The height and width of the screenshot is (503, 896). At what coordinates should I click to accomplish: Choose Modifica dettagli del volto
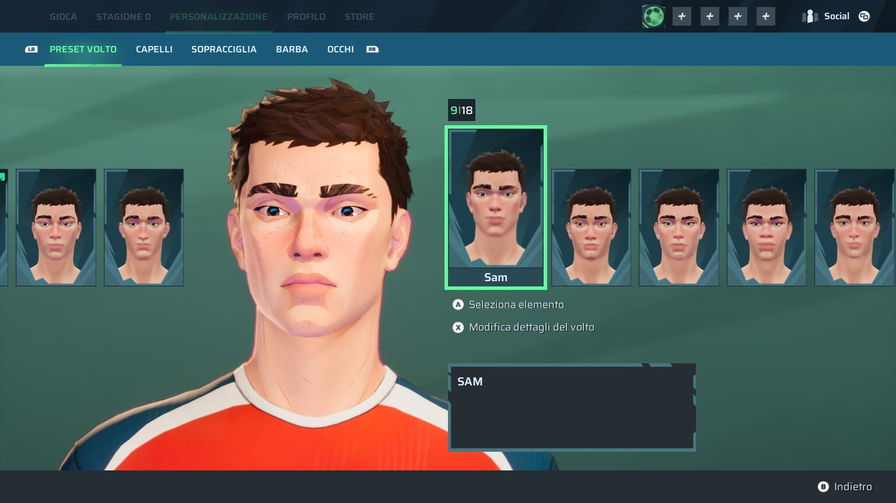click(x=532, y=327)
